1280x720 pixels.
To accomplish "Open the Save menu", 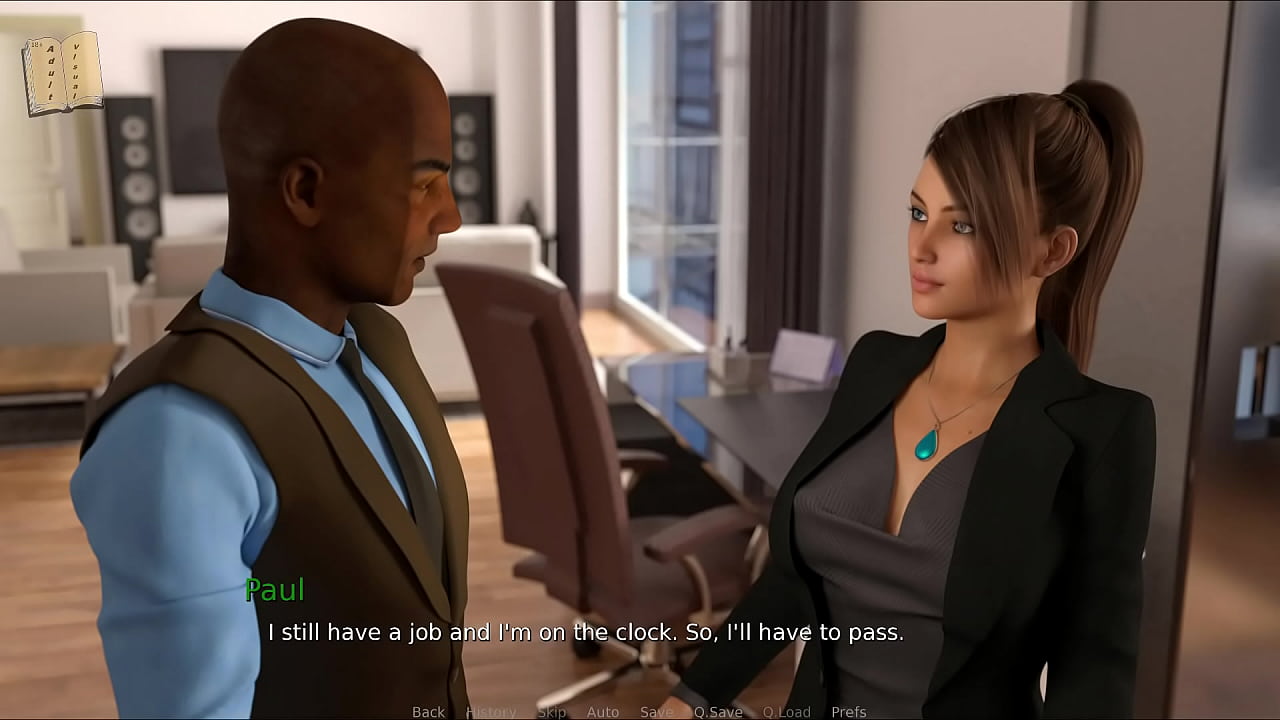I will [657, 712].
